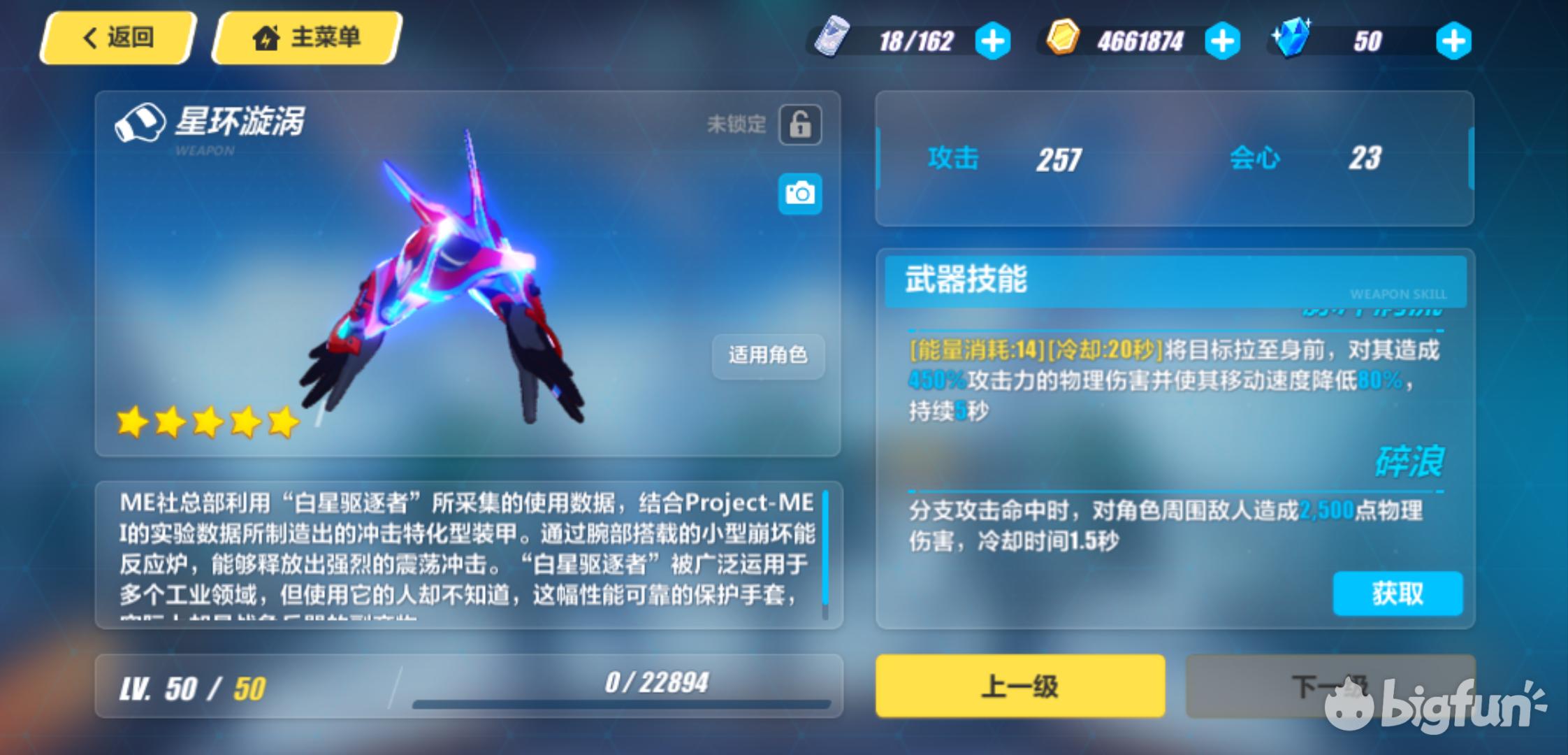The width and height of the screenshot is (1568, 755).
Task: Click the greyed-out 下一级 next level button
Action: coord(1330,686)
